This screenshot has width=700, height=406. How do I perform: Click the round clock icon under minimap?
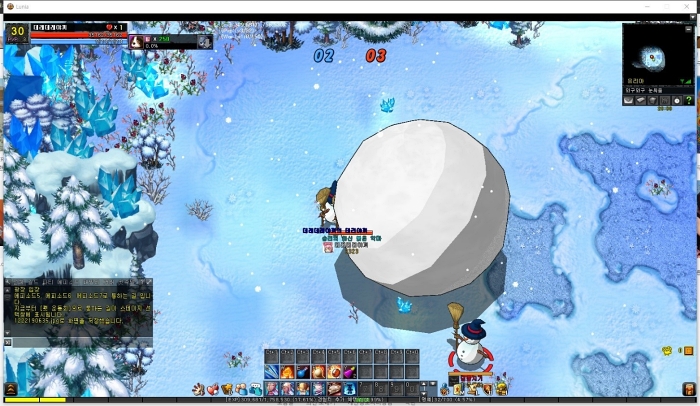675,100
